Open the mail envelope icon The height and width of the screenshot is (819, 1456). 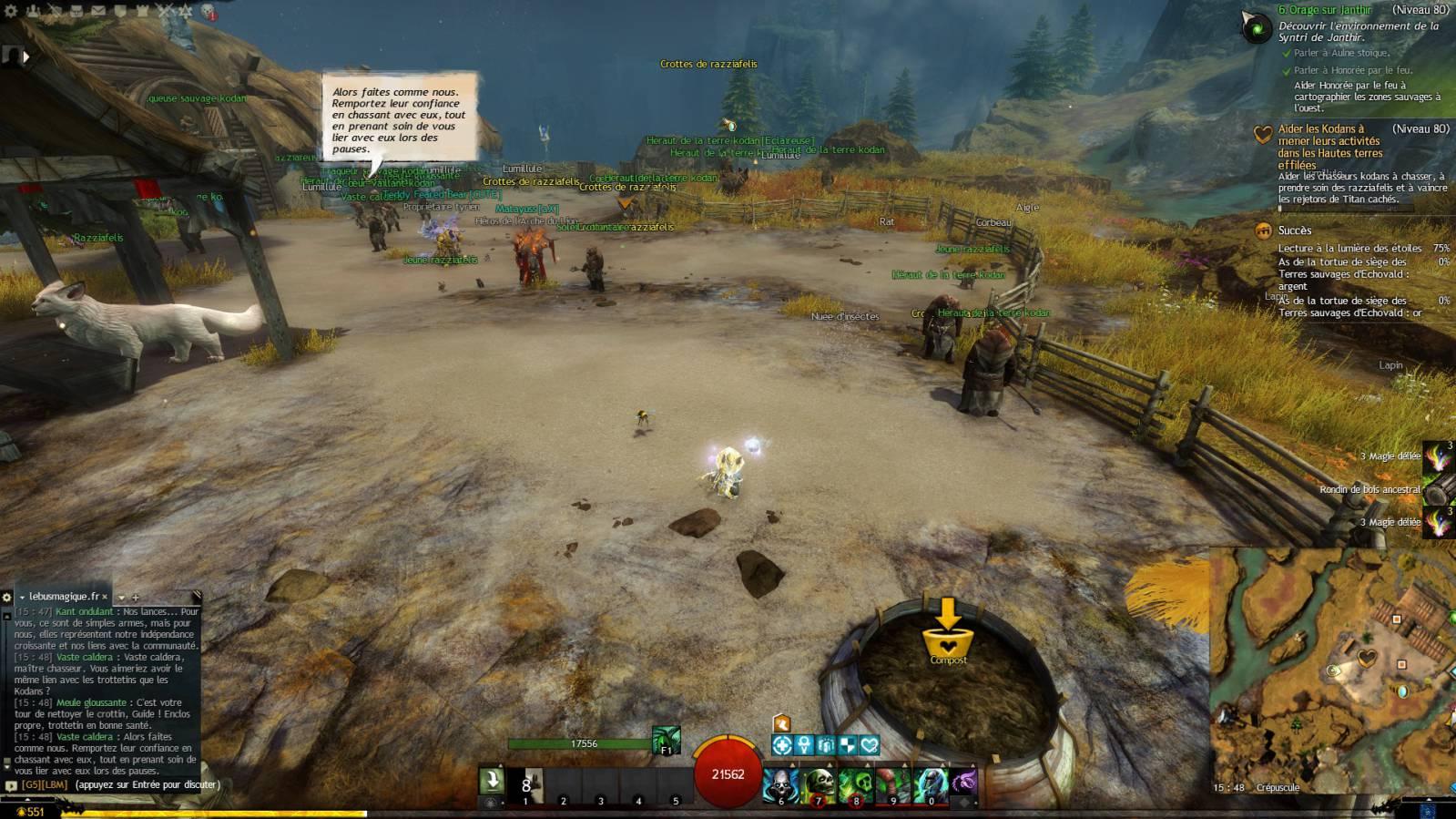pos(98,12)
